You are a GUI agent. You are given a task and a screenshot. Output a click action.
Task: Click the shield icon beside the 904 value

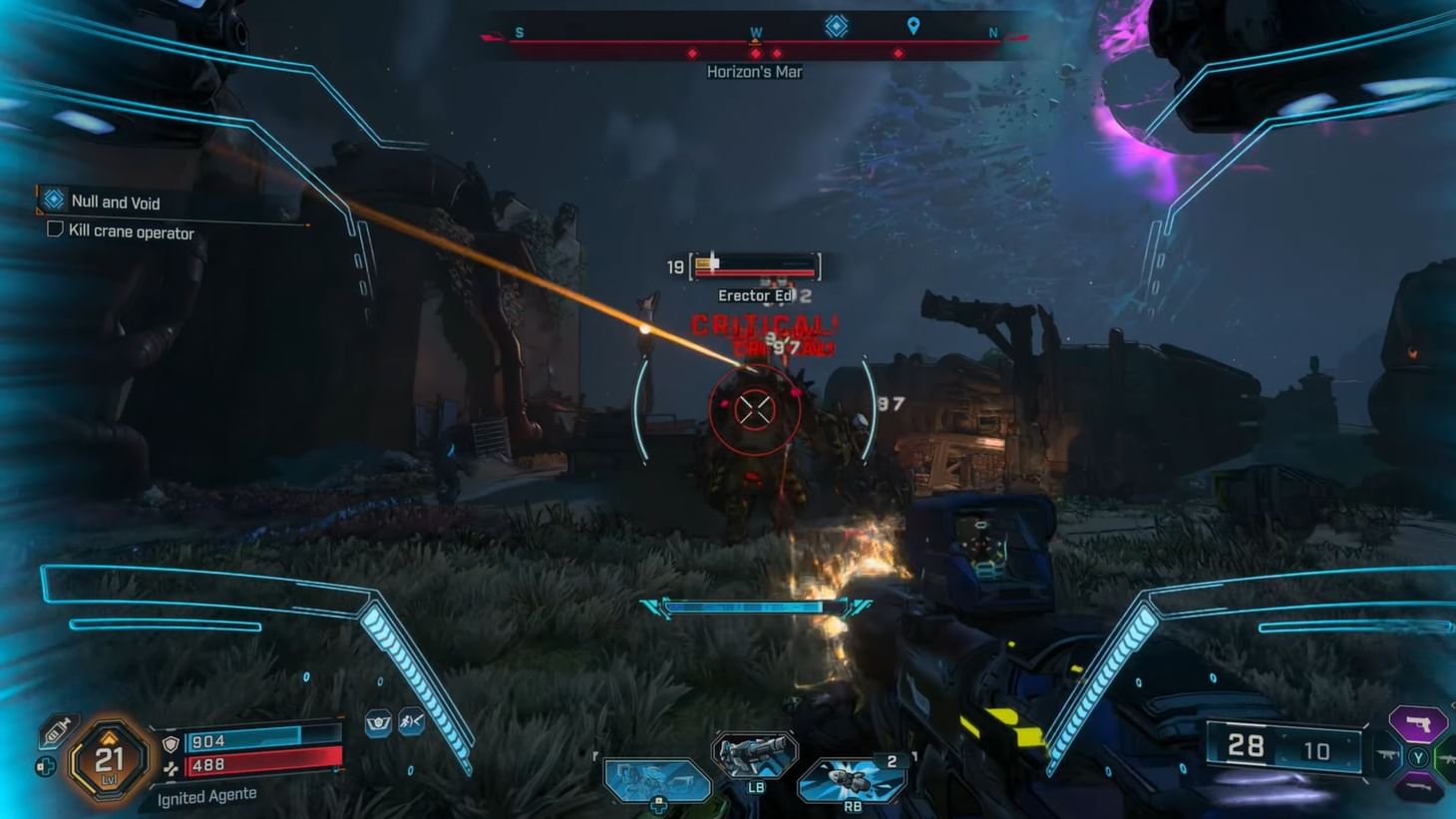click(x=171, y=742)
